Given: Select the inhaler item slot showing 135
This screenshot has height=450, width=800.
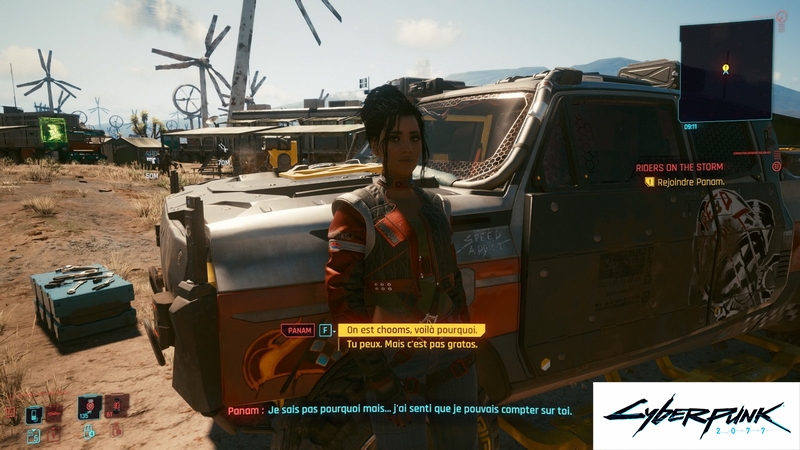Looking at the screenshot, I should pos(88,408).
